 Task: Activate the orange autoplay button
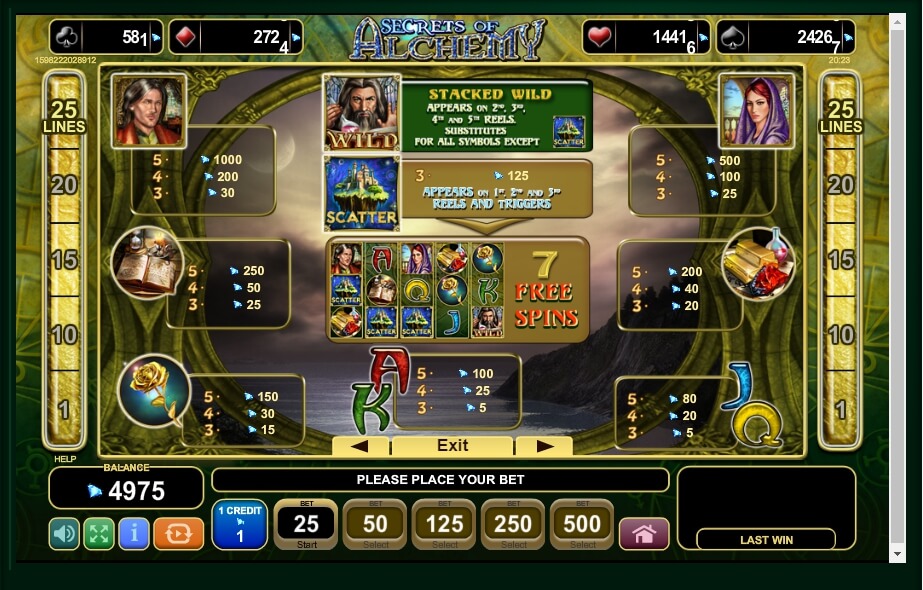[178, 534]
